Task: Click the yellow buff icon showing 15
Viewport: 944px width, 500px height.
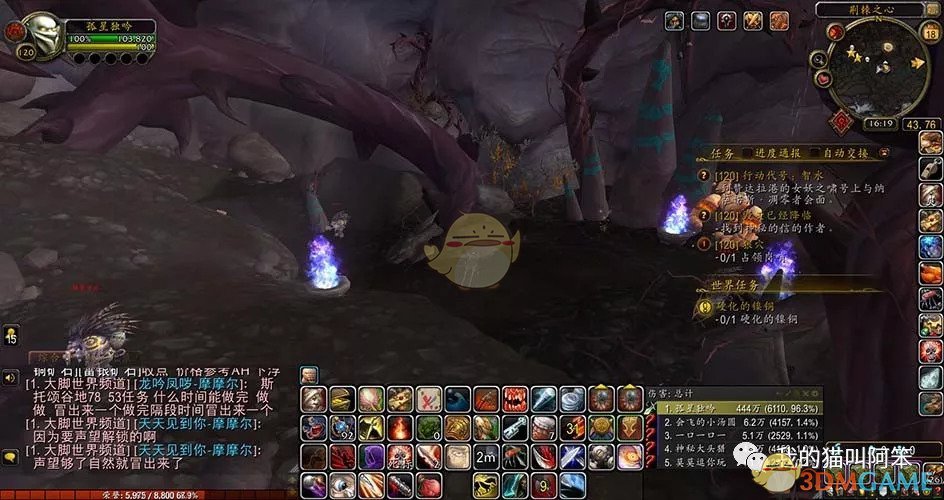Action: click(x=11, y=335)
